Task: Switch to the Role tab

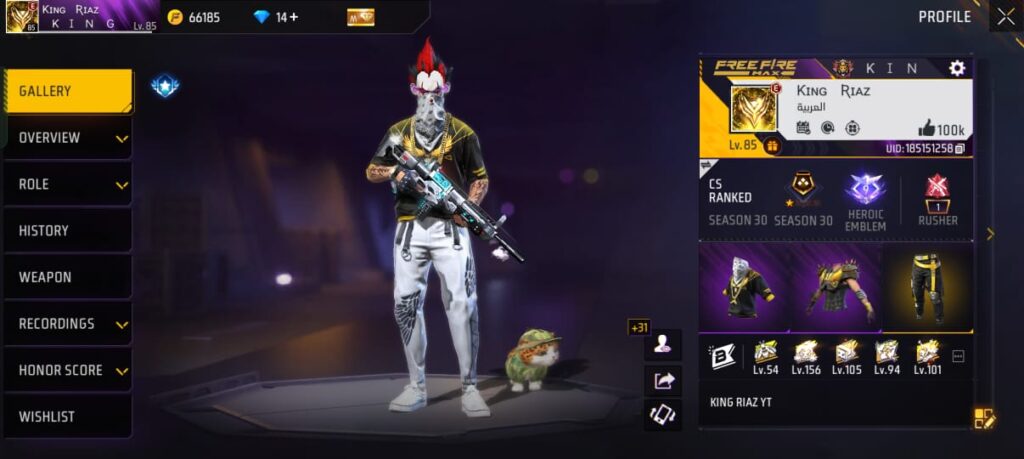Action: coord(68,184)
